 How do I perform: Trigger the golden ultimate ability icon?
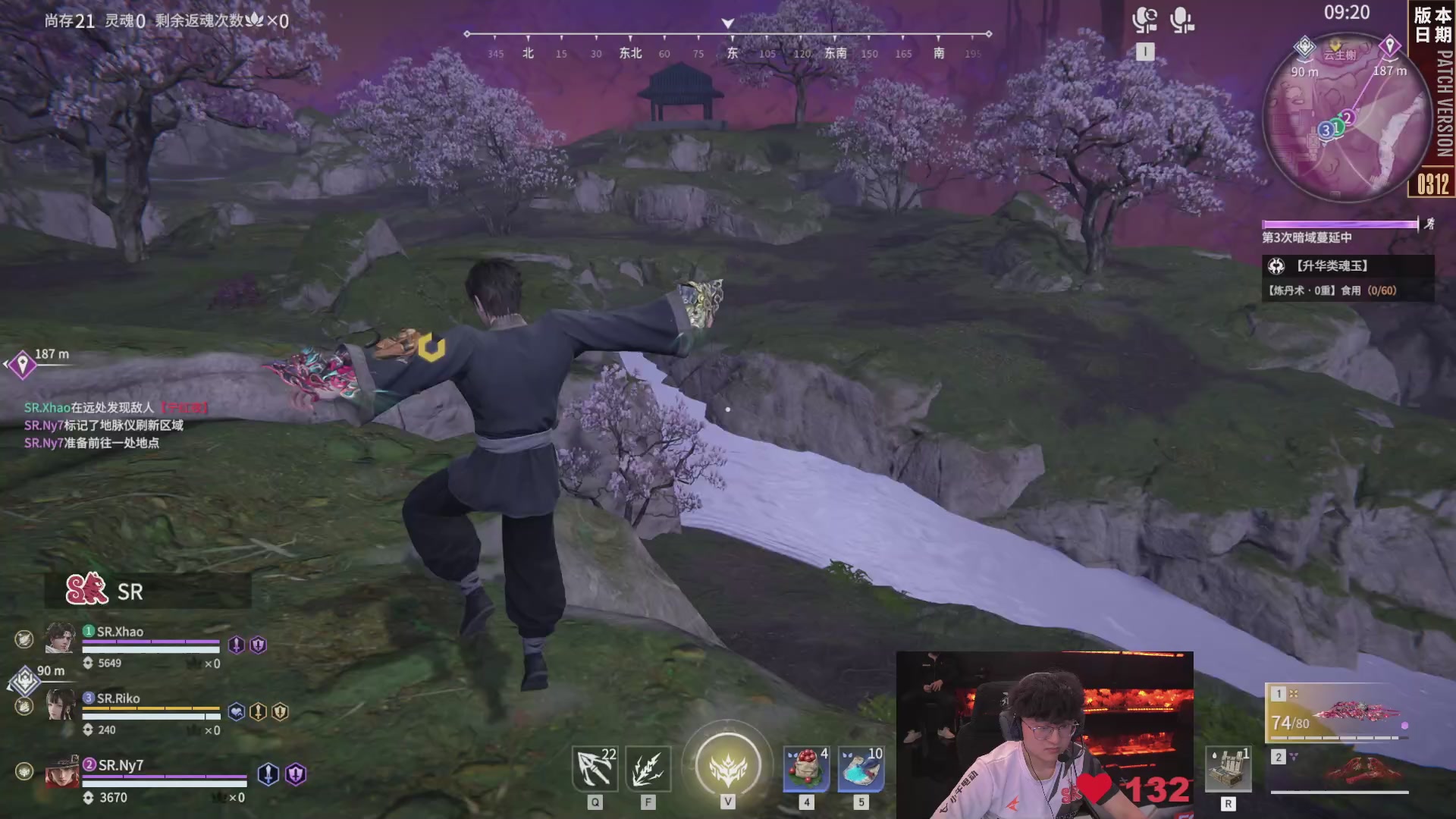(x=727, y=764)
